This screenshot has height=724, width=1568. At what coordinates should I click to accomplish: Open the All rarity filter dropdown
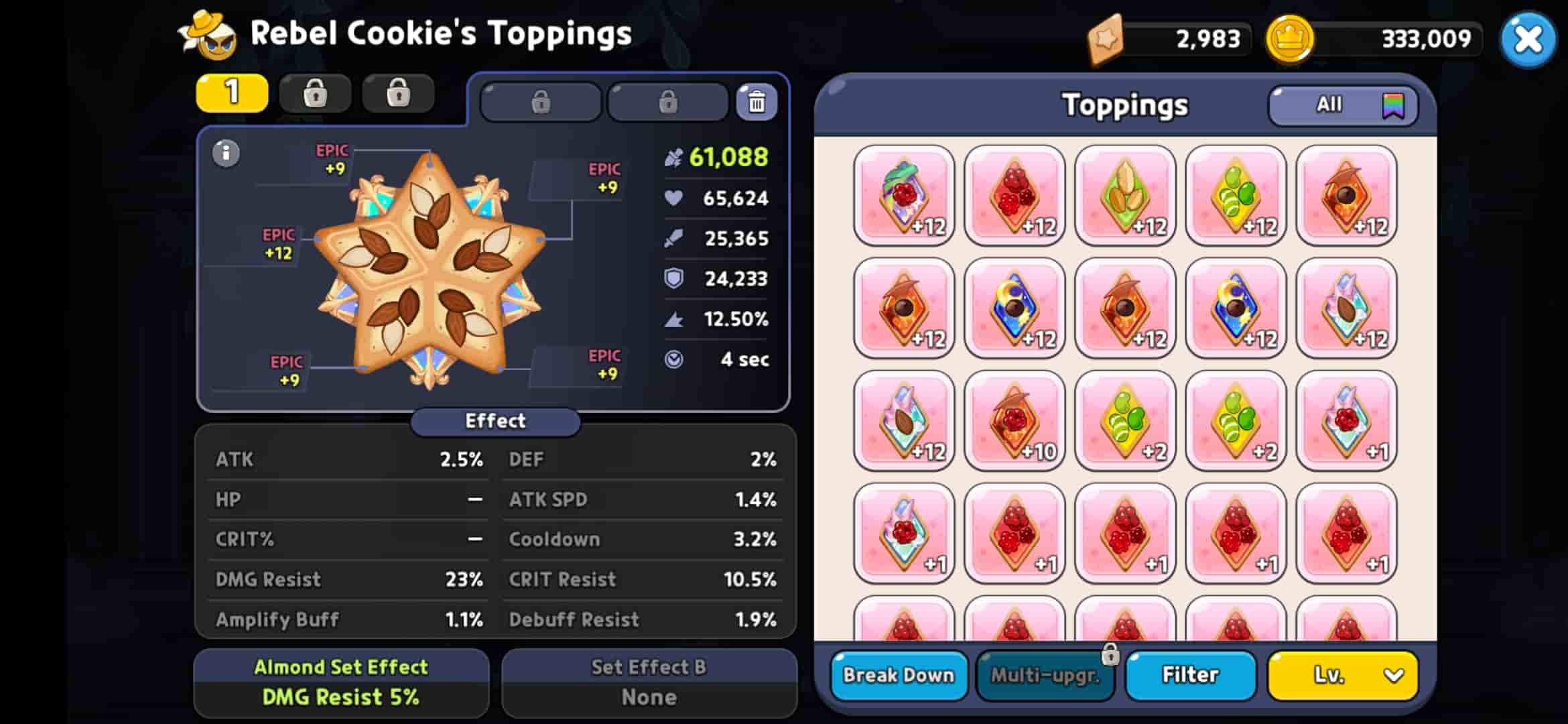click(x=1328, y=104)
